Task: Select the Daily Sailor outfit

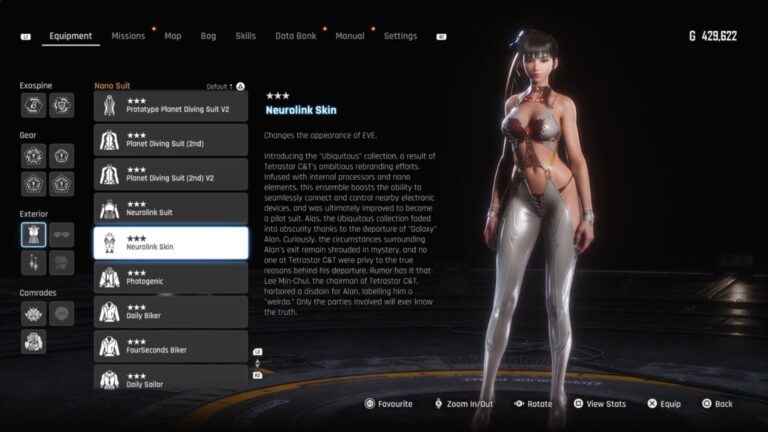Action: [171, 379]
